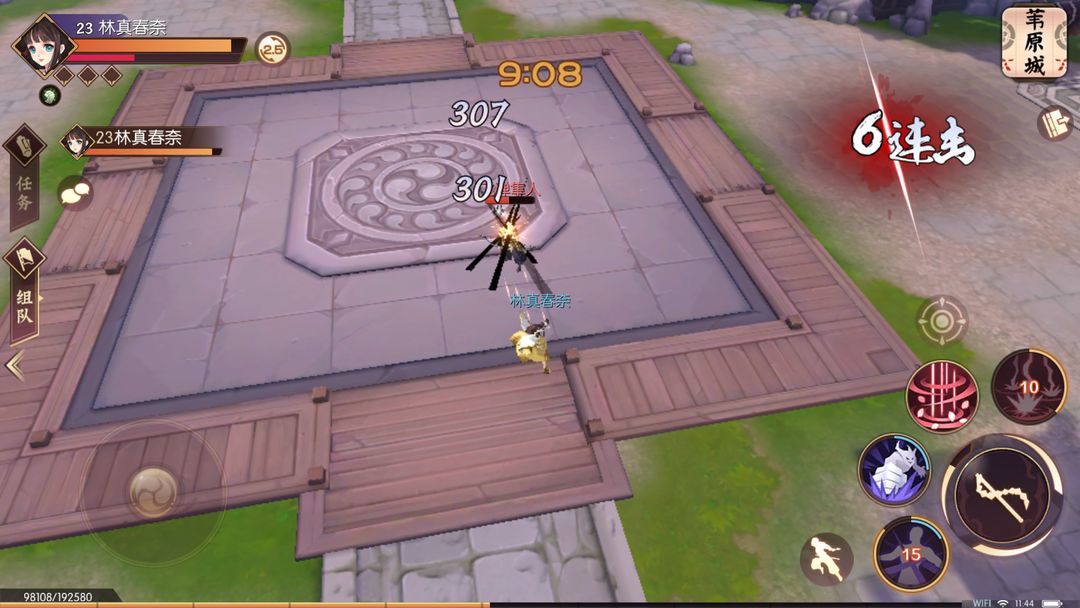Select the green buff icon under portrait
Viewport: 1080px width, 608px height.
49,95
